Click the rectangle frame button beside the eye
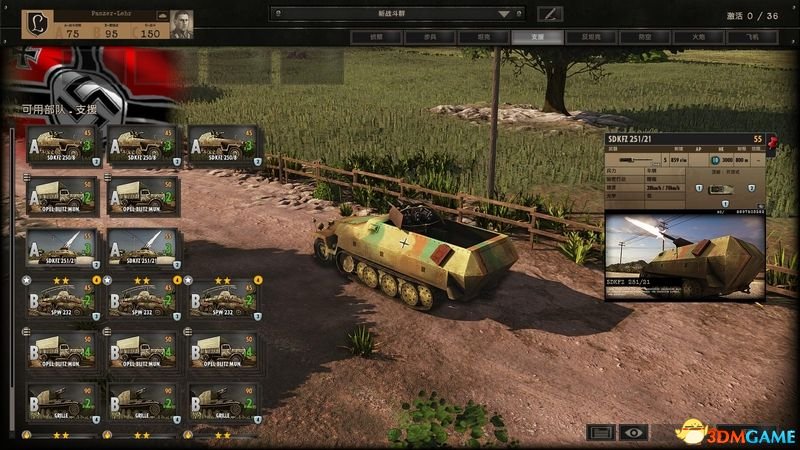This screenshot has width=800, height=450. 601,433
